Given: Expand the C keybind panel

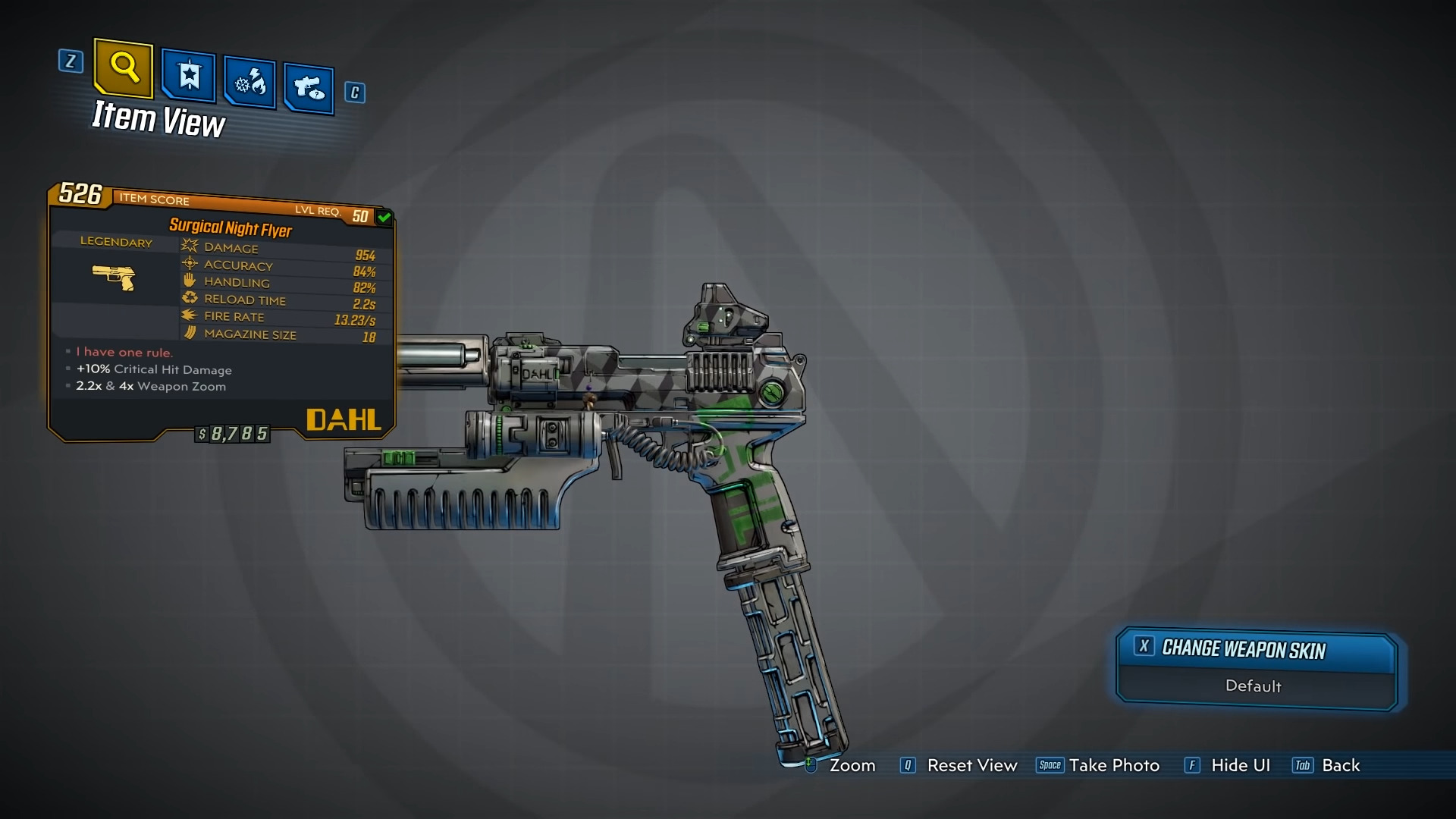Looking at the screenshot, I should tap(354, 93).
